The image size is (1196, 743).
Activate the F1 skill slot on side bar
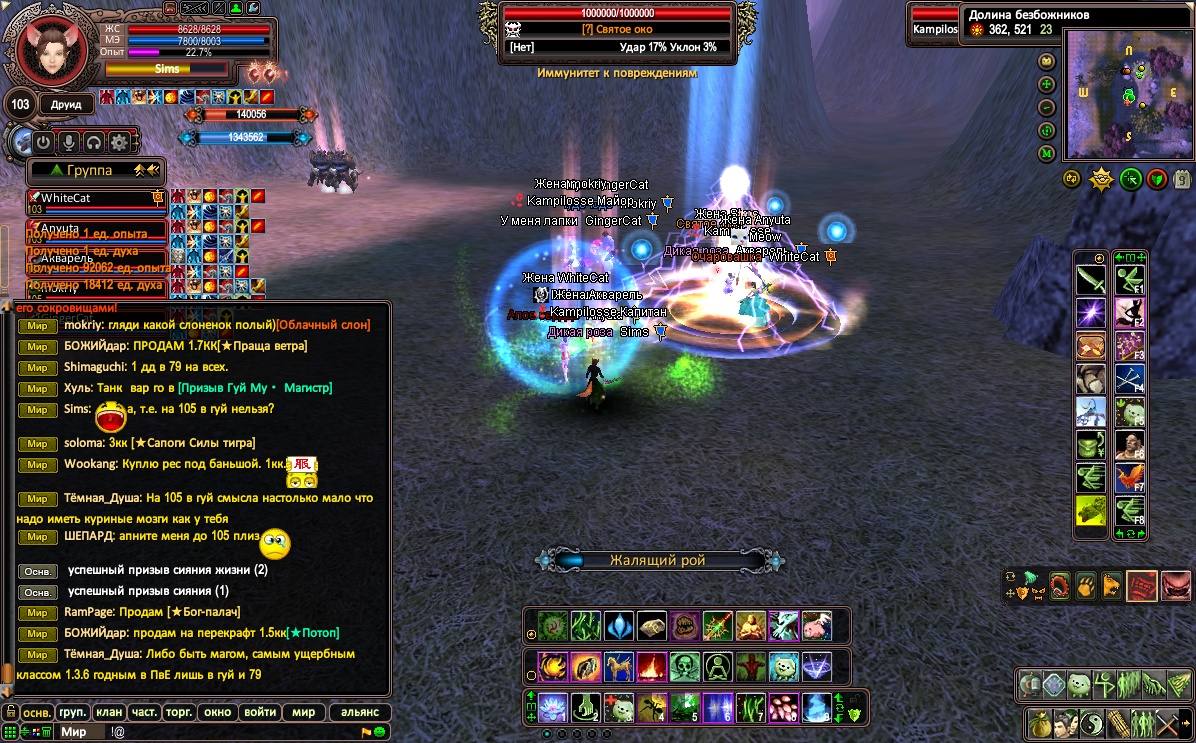click(x=1130, y=279)
